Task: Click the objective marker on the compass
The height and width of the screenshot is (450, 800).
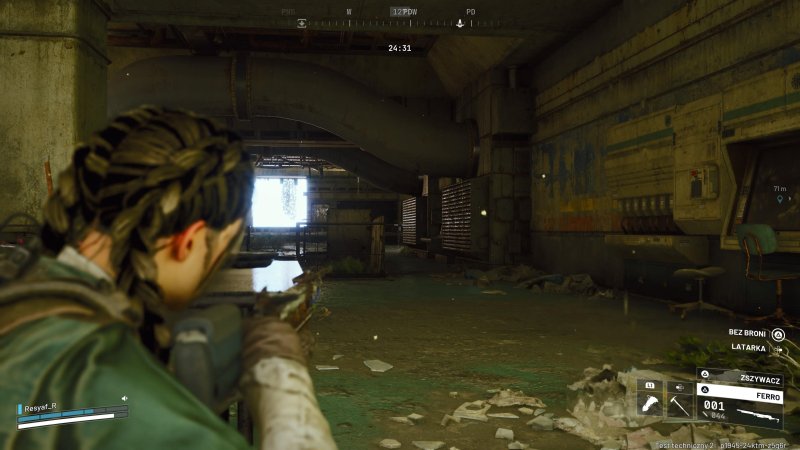Action: (460, 22)
